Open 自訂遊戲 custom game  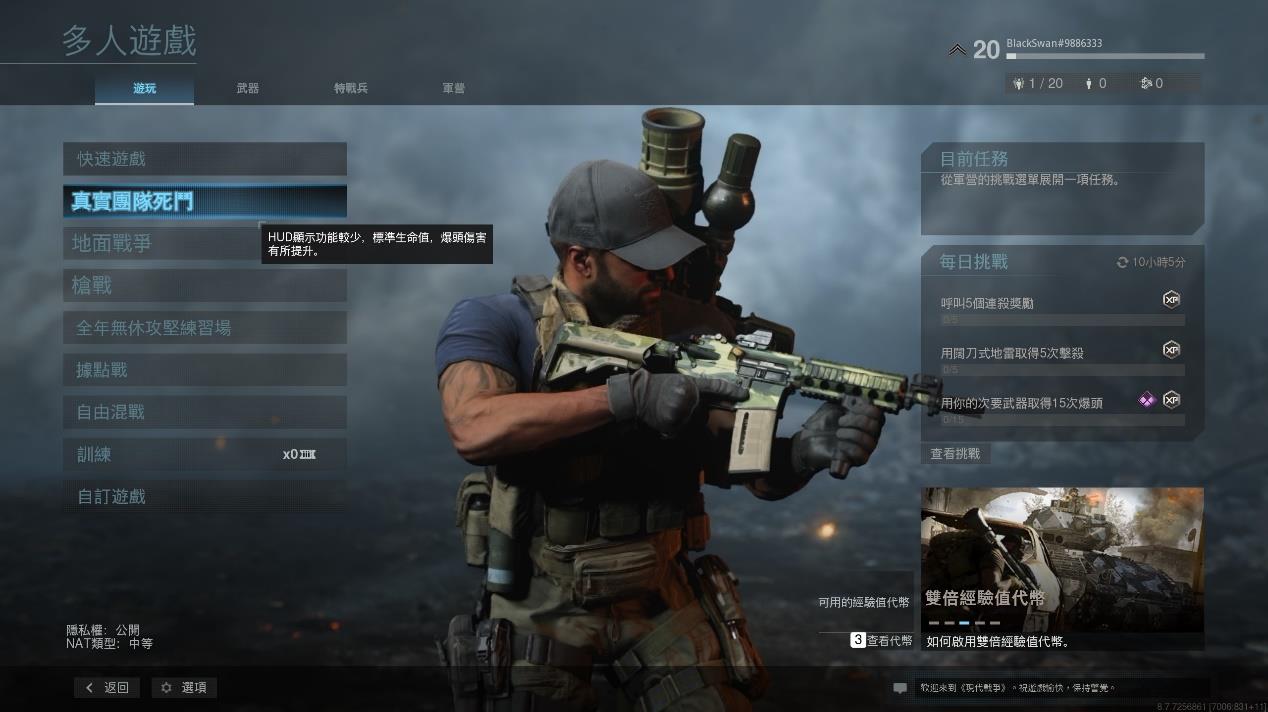tap(204, 496)
